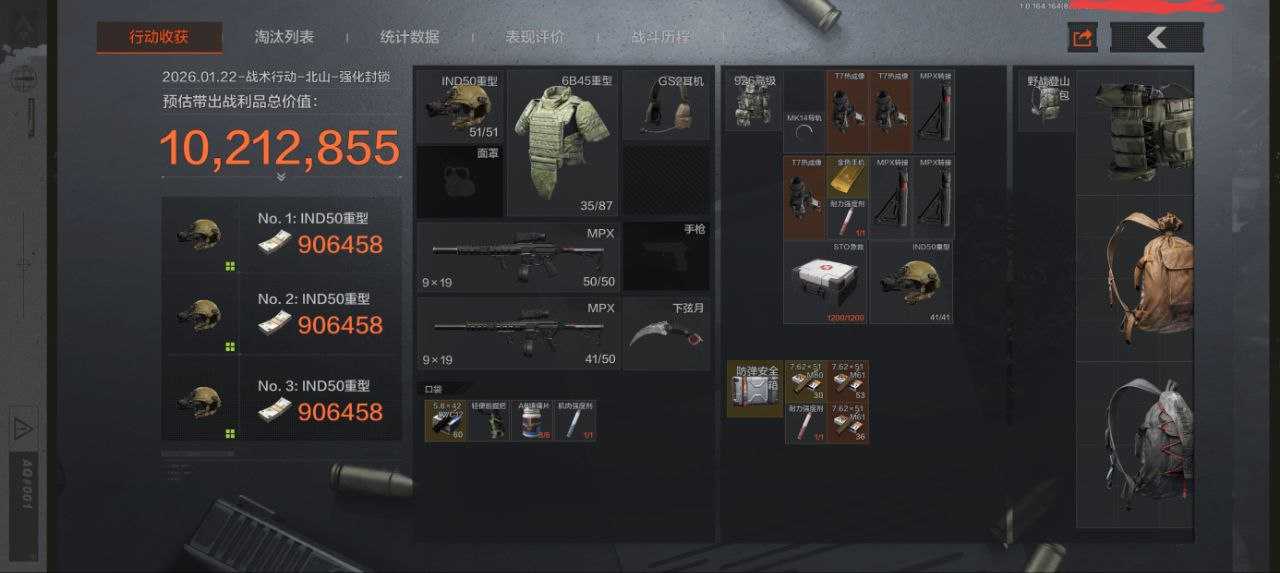Select the 野战登山包 backpack slot
Viewport: 1280px width, 573px height.
click(x=1046, y=101)
